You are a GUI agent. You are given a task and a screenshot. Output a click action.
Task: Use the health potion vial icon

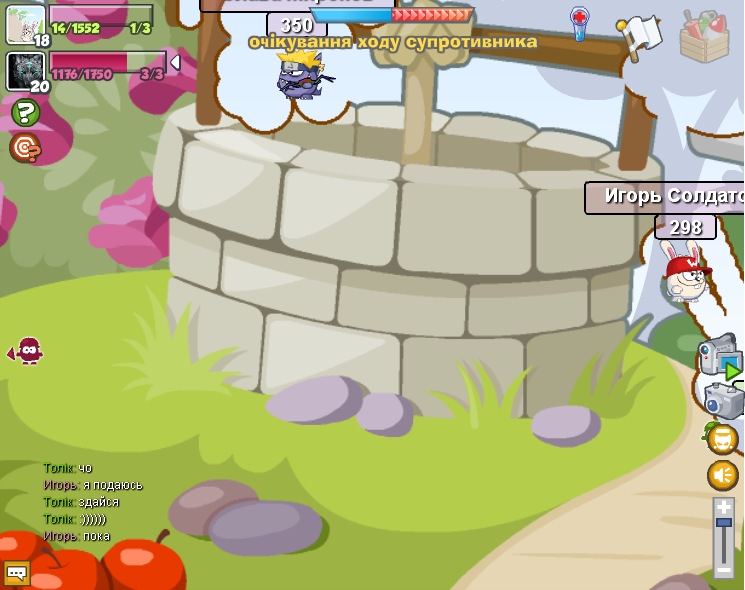pyautogui.click(x=580, y=24)
